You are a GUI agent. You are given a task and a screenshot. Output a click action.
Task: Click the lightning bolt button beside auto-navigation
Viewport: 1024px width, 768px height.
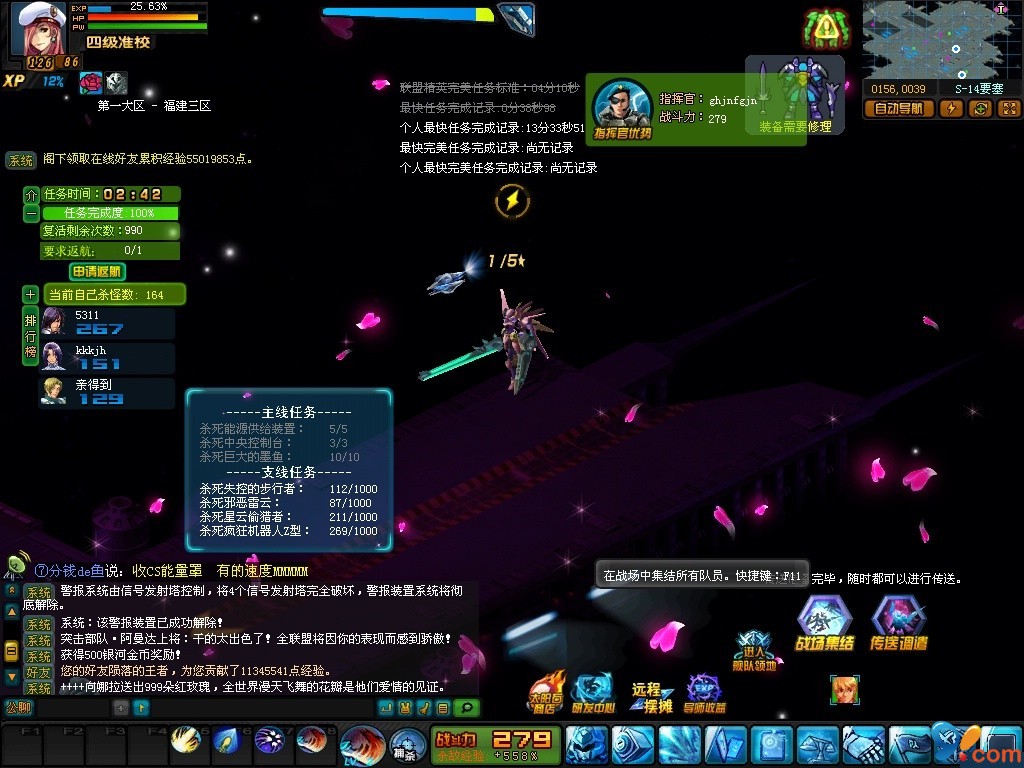pos(952,109)
